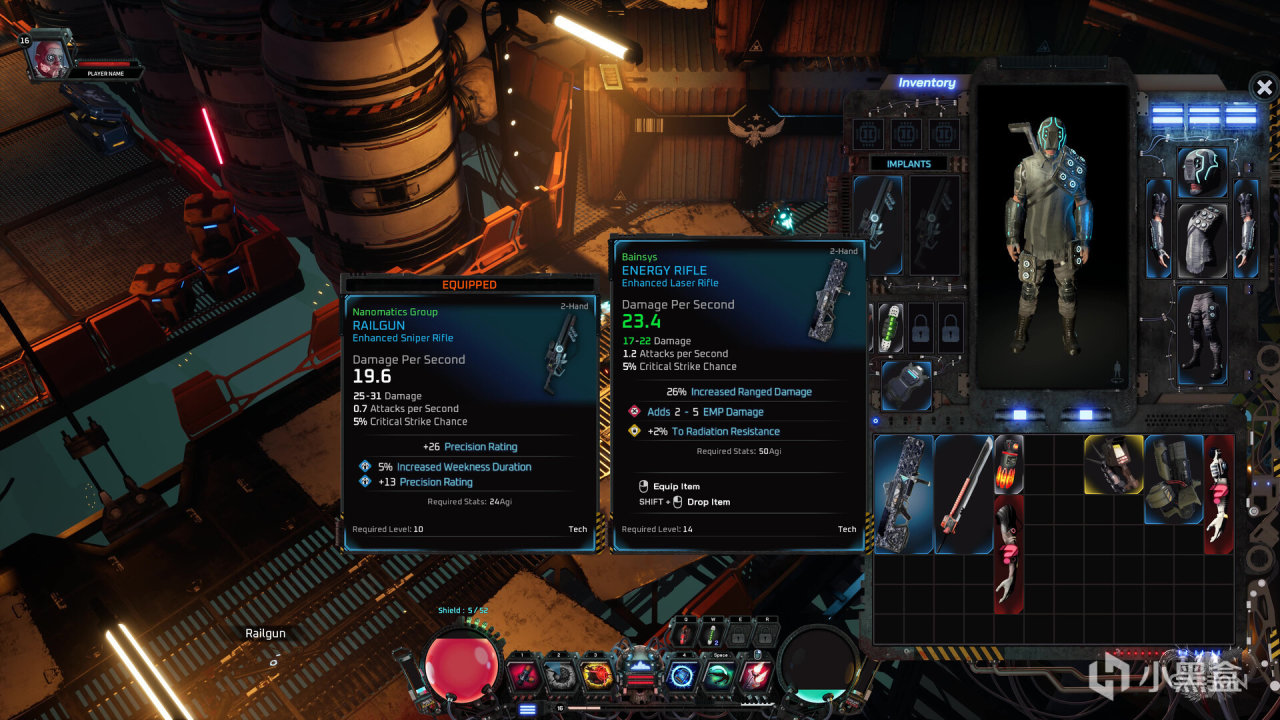Activate the red skill in hotbar slot 1
The width and height of the screenshot is (1280, 720).
tap(523, 674)
